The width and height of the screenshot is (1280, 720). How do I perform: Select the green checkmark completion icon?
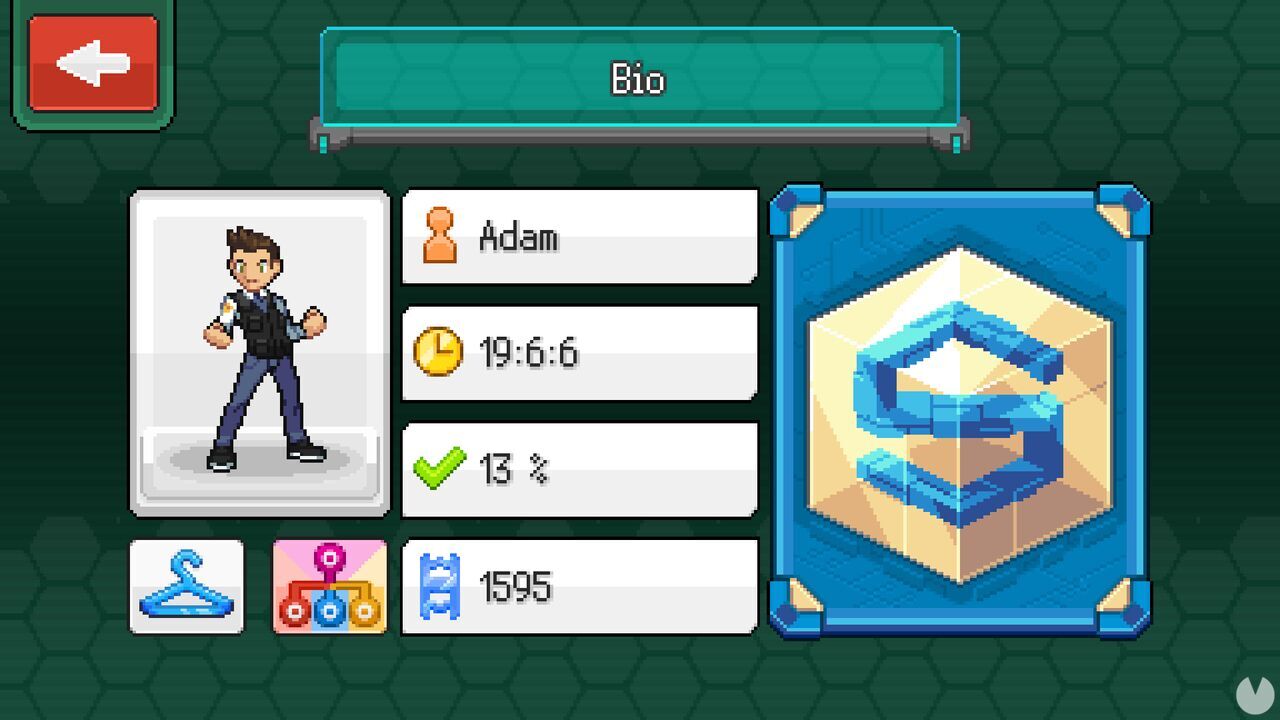[x=440, y=466]
